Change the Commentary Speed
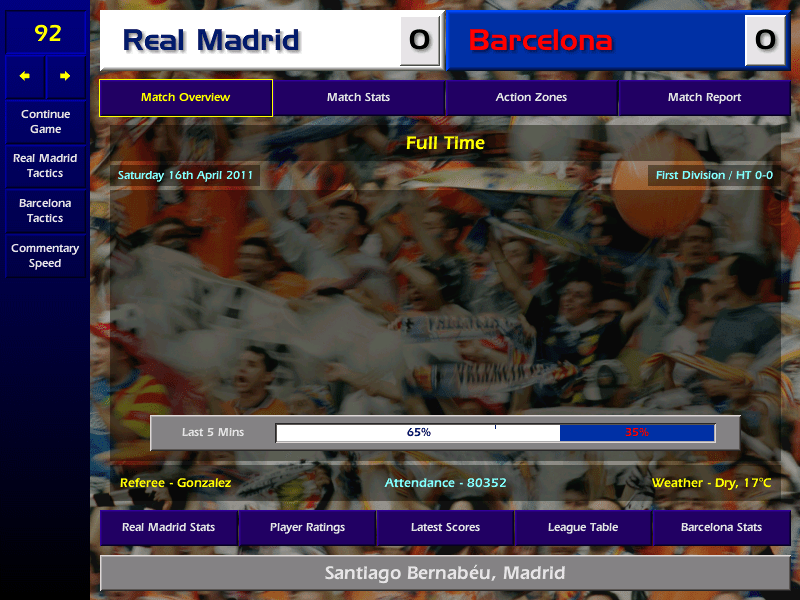 (x=45, y=256)
